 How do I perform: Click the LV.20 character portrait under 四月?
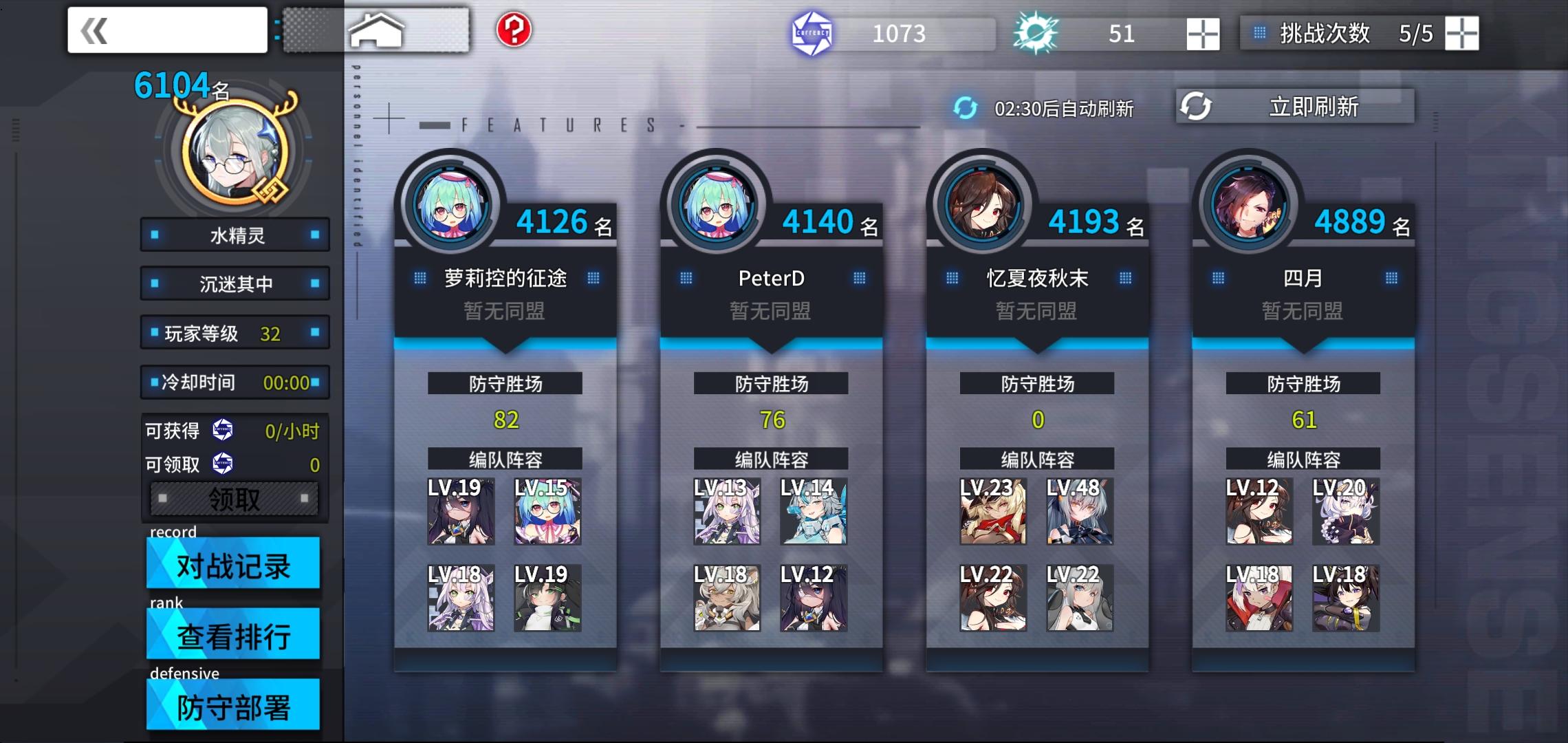1345,513
